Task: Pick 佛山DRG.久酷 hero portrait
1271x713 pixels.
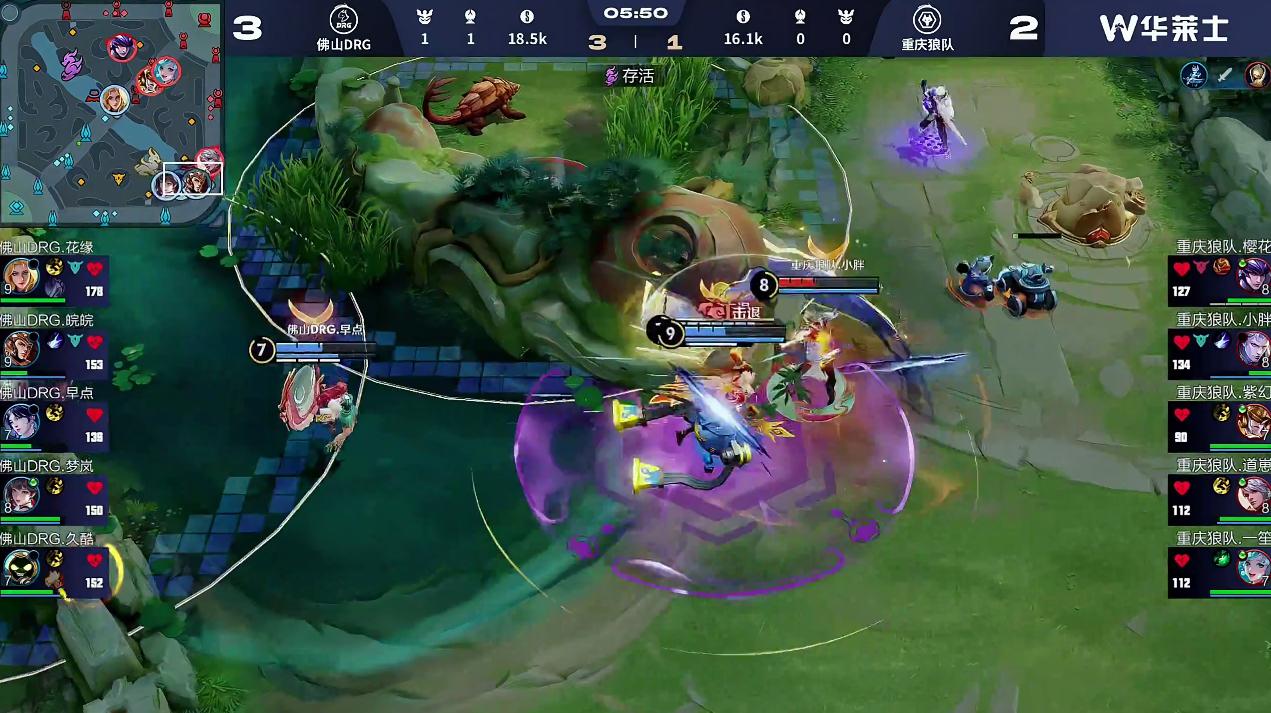Action: point(20,567)
